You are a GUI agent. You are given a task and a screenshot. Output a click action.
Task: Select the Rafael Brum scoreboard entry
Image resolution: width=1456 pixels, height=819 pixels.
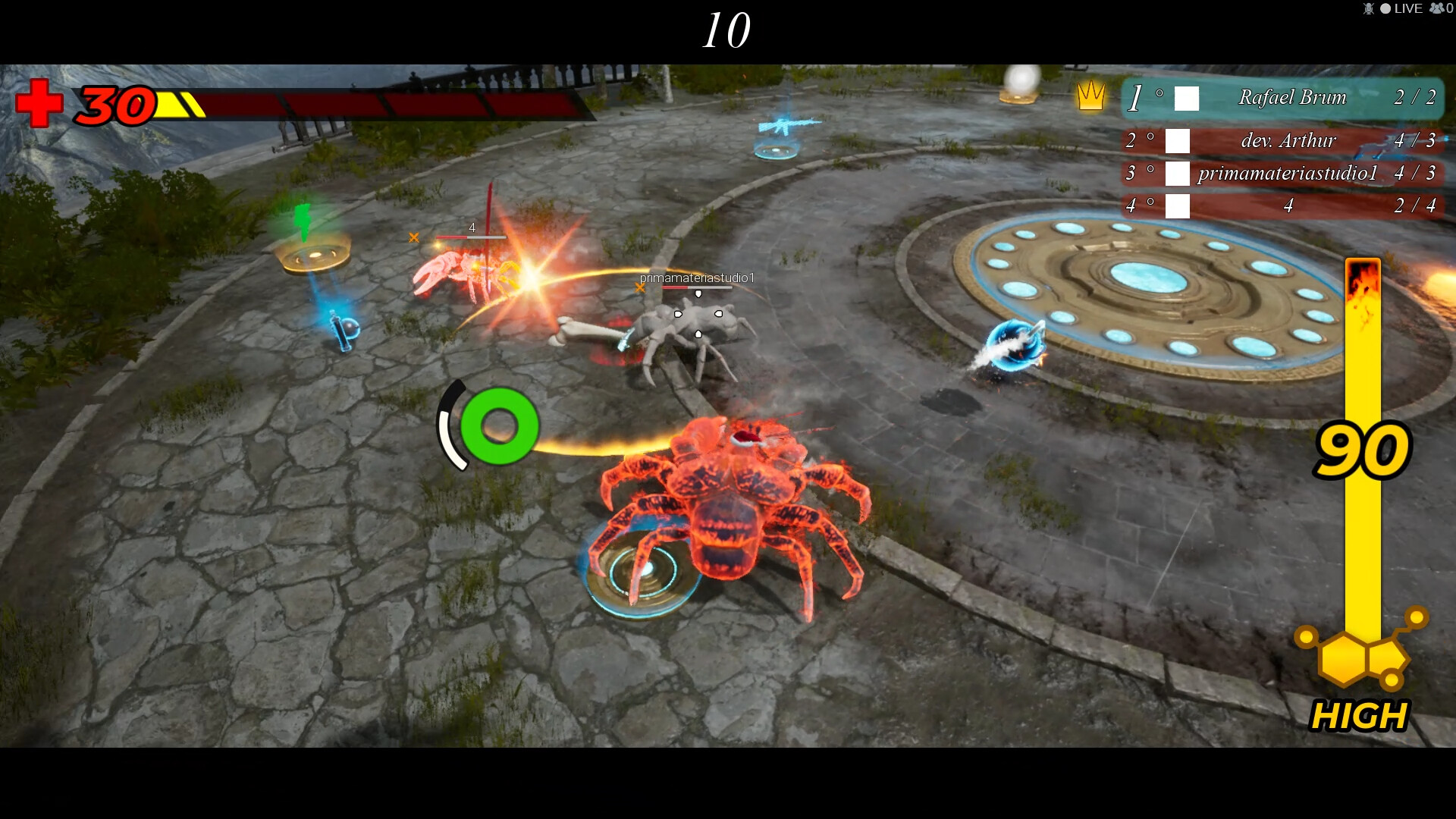pyautogui.click(x=1293, y=98)
